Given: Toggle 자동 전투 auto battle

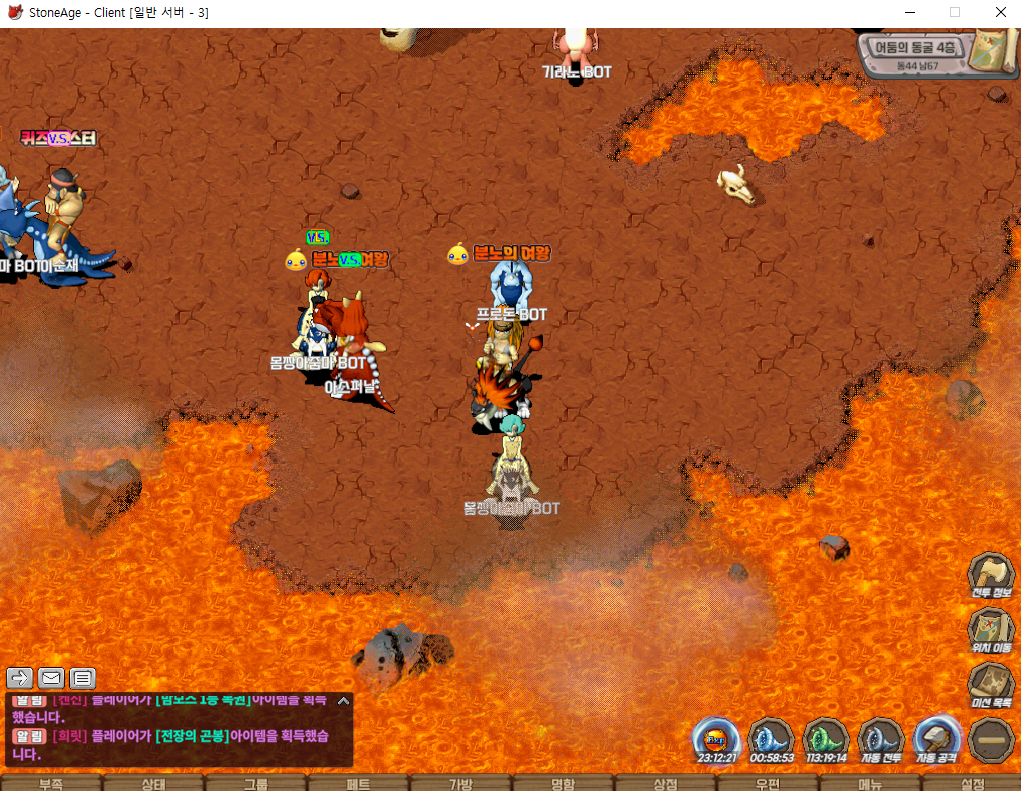Looking at the screenshot, I should [x=881, y=740].
